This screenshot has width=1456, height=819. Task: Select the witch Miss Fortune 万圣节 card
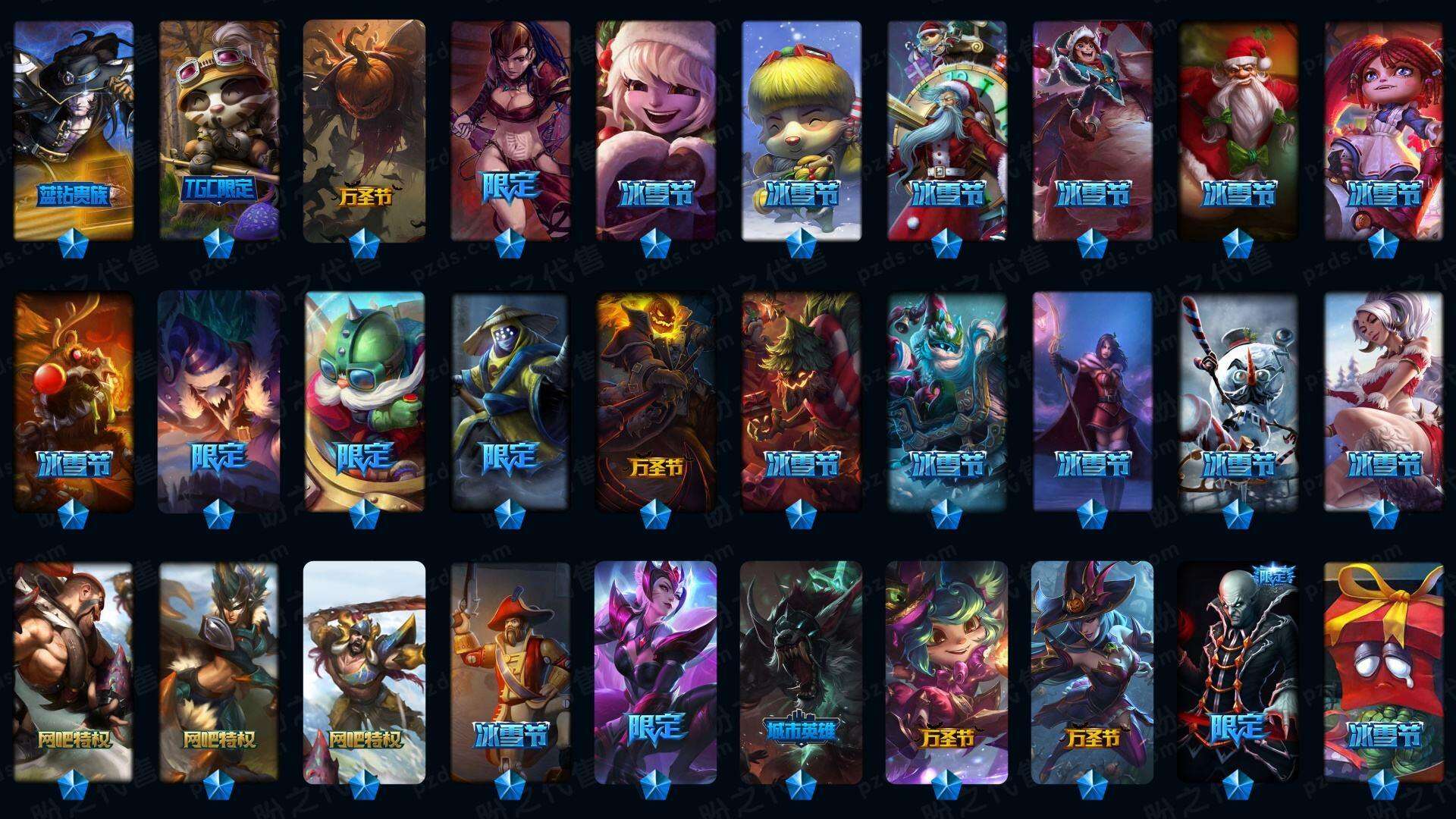[x=1093, y=672]
